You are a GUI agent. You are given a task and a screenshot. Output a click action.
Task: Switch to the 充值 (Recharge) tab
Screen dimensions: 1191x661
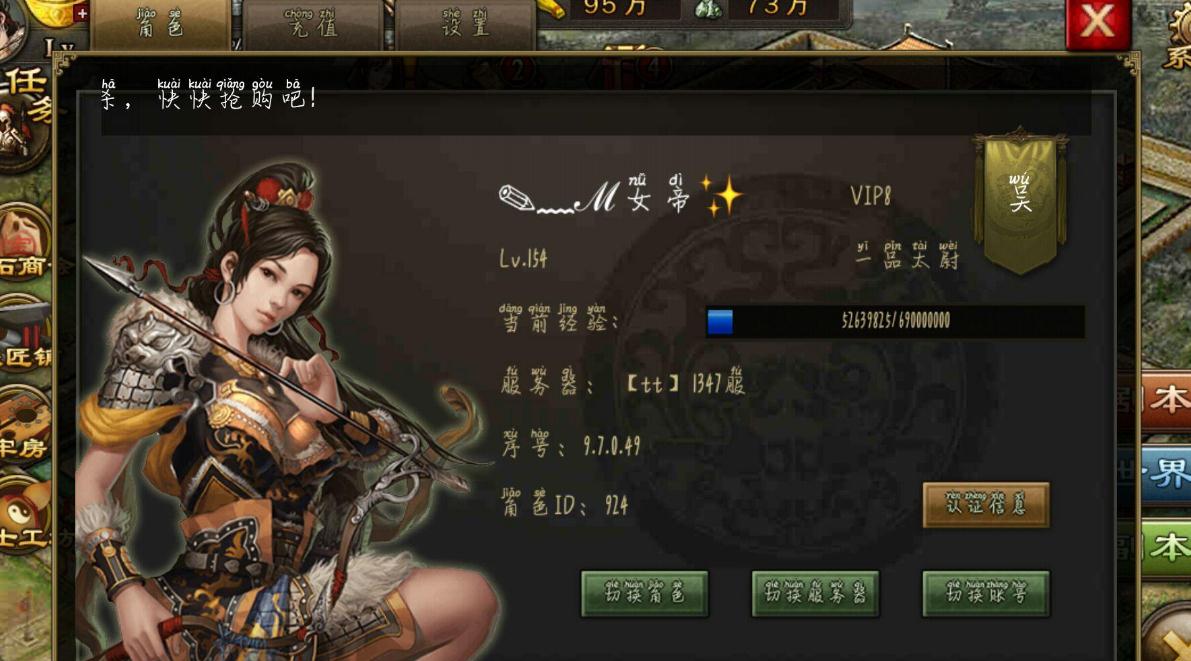point(312,24)
